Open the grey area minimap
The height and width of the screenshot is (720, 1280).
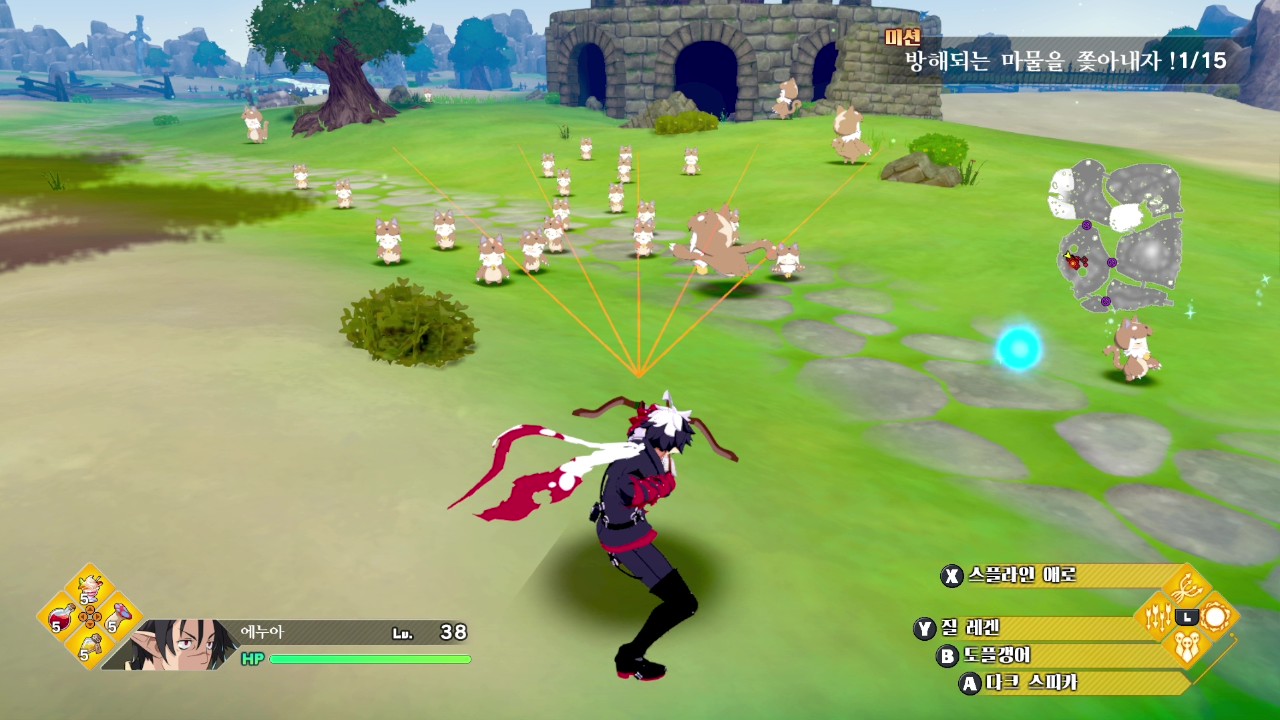(x=1115, y=236)
